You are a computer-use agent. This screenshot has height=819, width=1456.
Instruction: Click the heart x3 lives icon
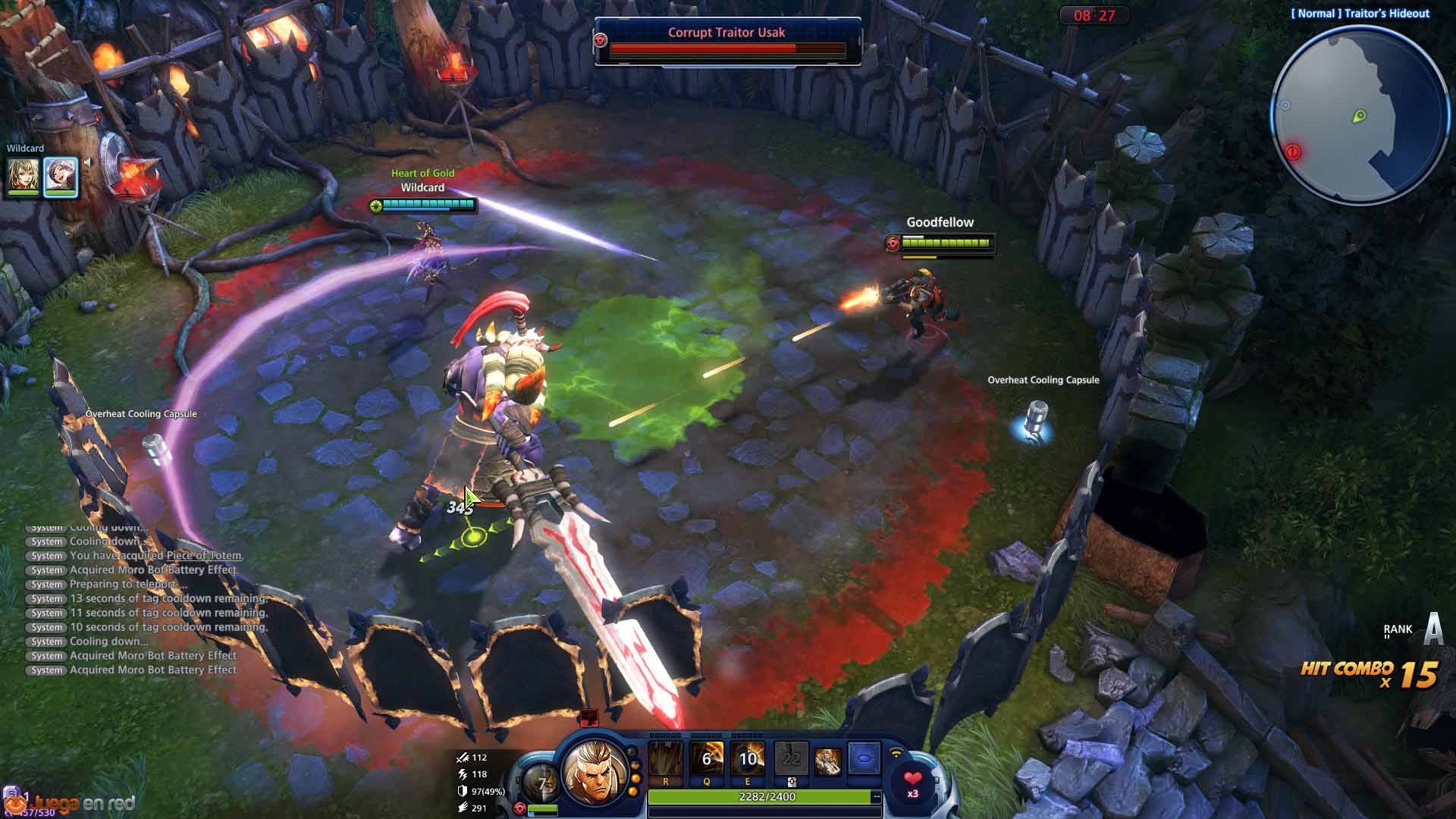click(912, 781)
